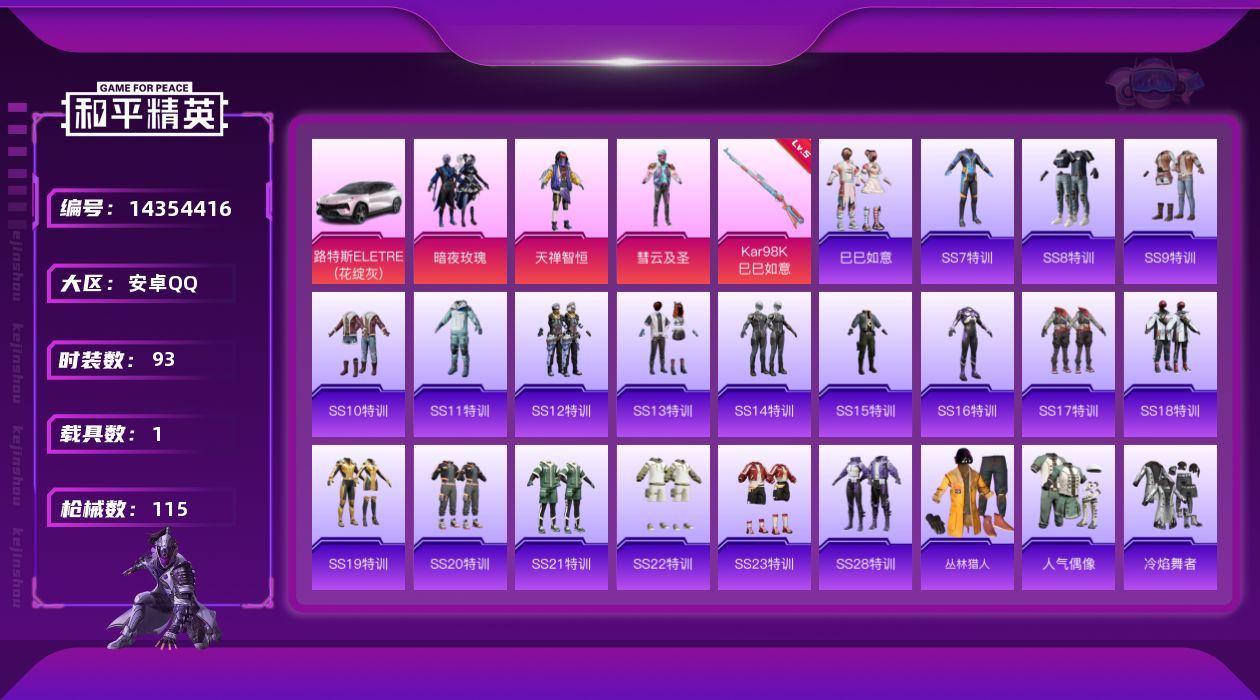Select the 丛林猎人 yellow outfit tile
Screen dimensions: 1260x700
967,517
